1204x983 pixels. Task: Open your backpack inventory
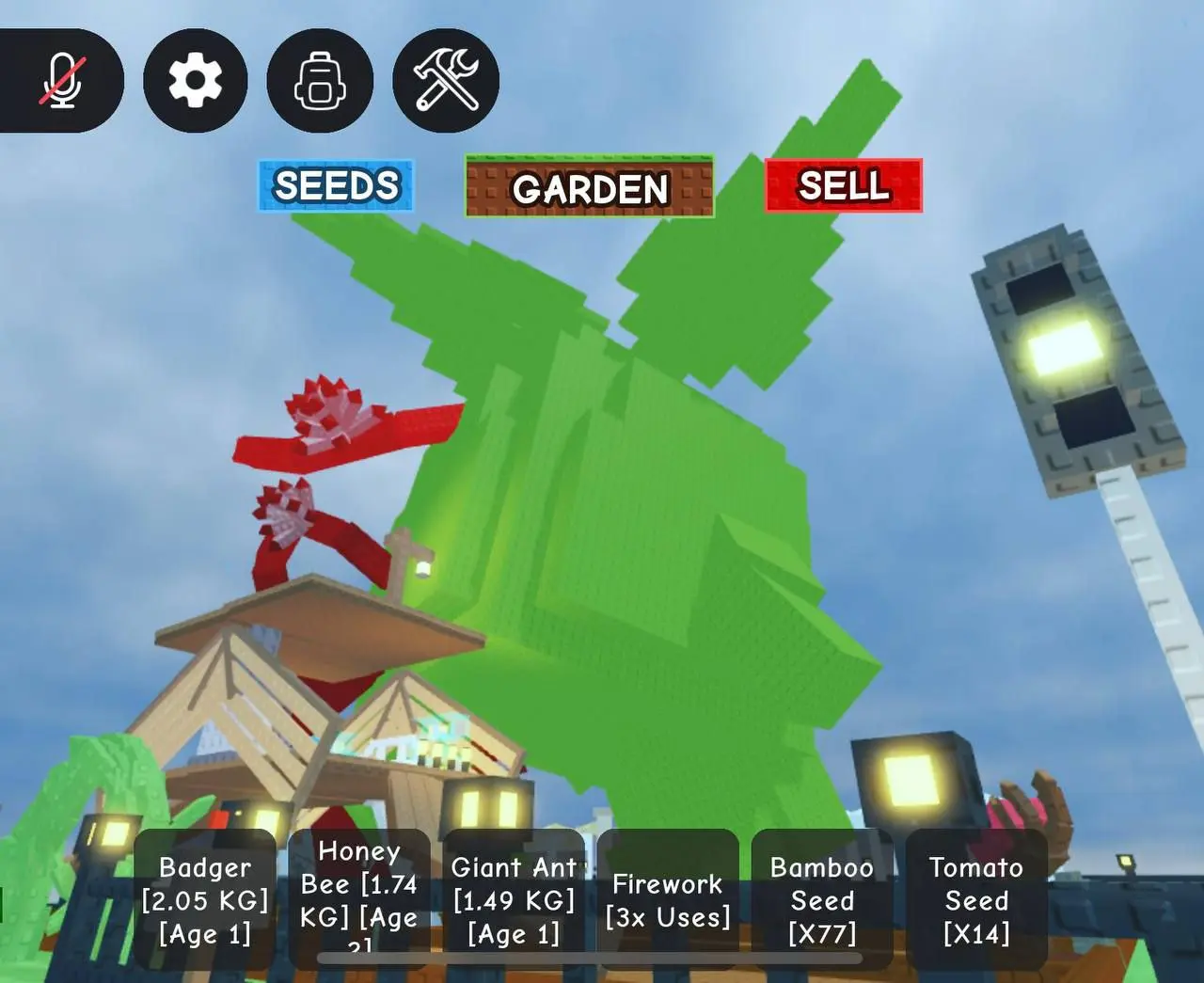point(319,79)
